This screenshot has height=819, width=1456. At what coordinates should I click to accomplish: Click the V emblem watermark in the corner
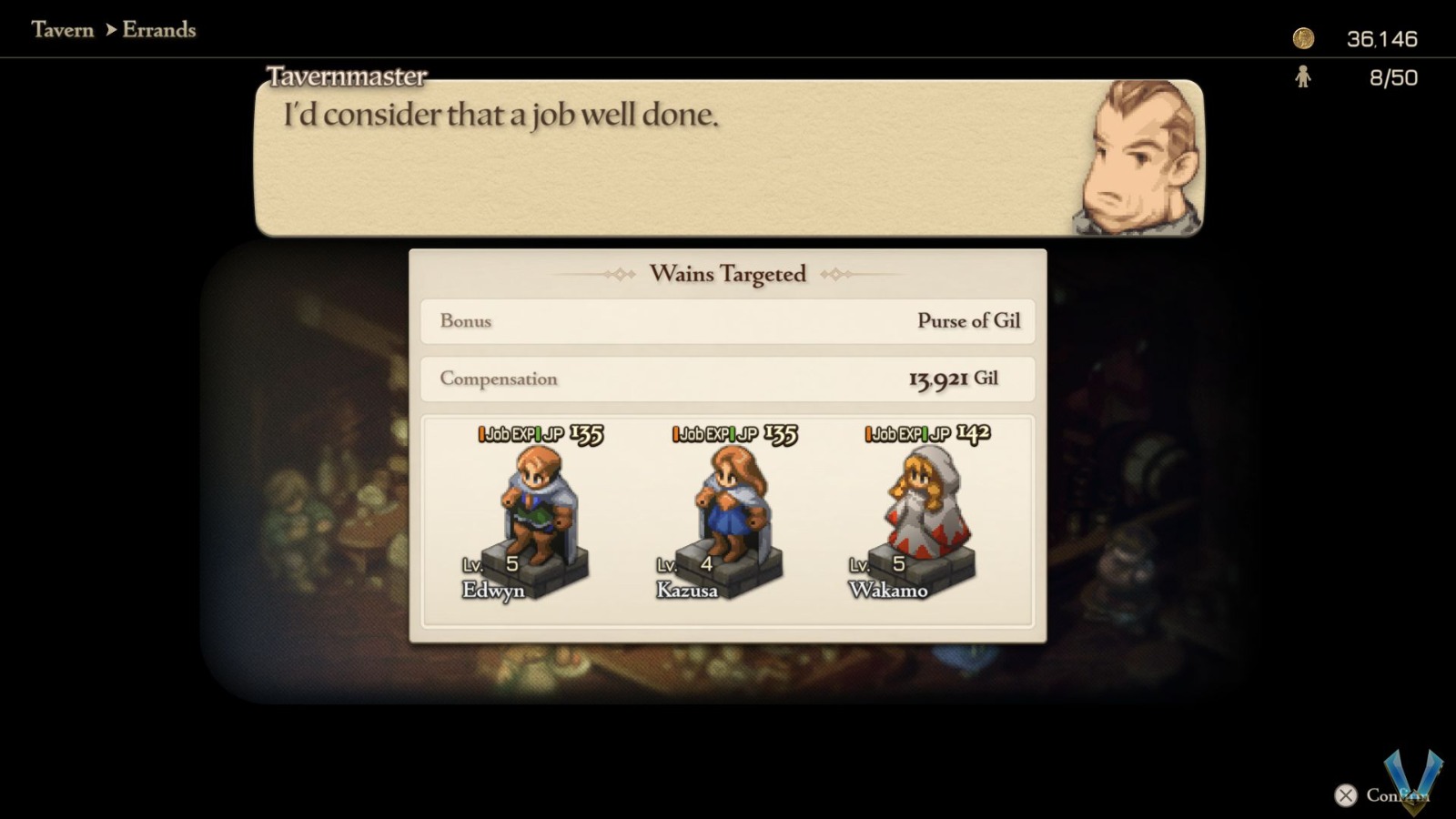click(x=1414, y=778)
